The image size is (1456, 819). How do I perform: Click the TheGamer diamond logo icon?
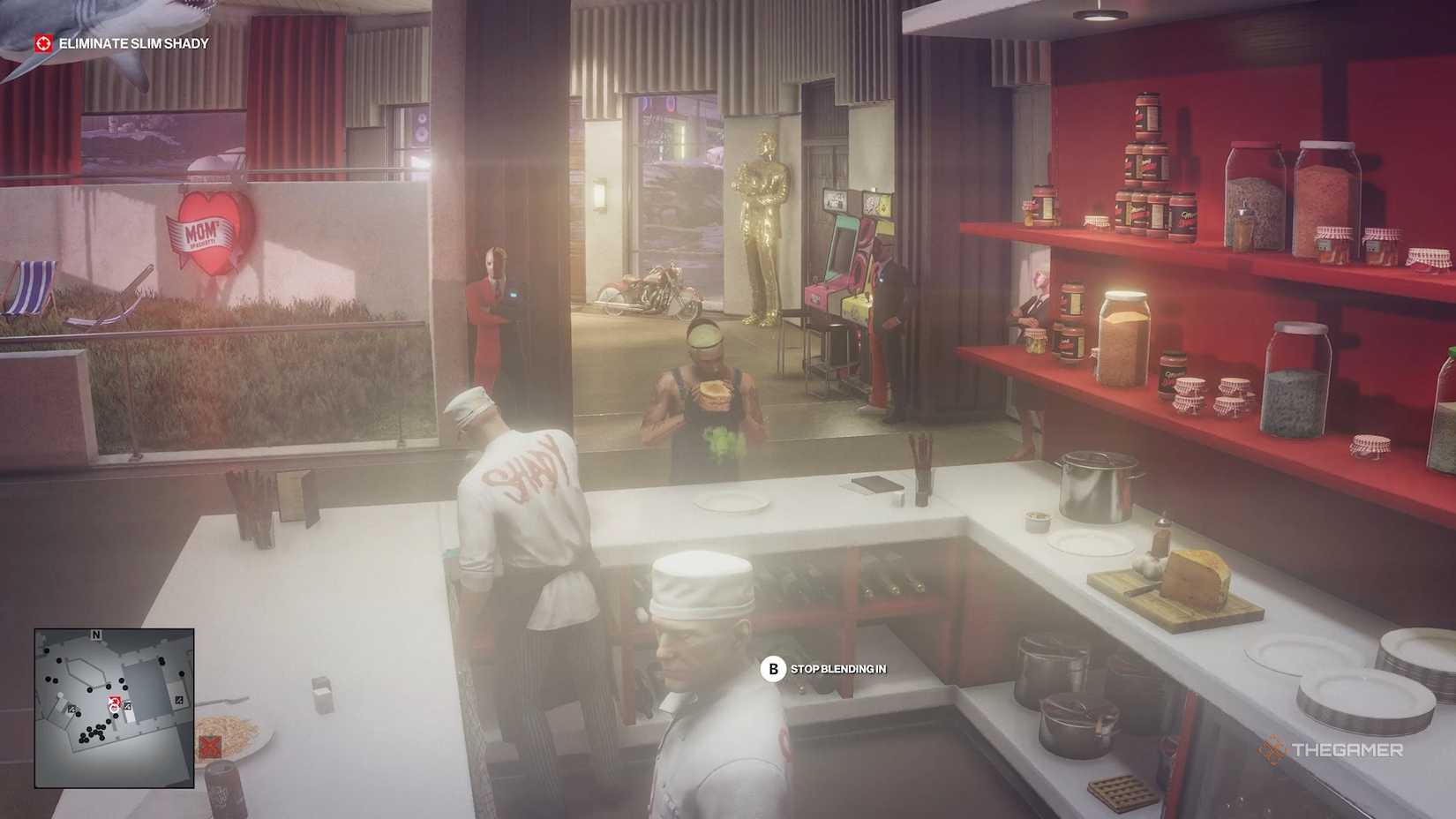(x=1273, y=752)
